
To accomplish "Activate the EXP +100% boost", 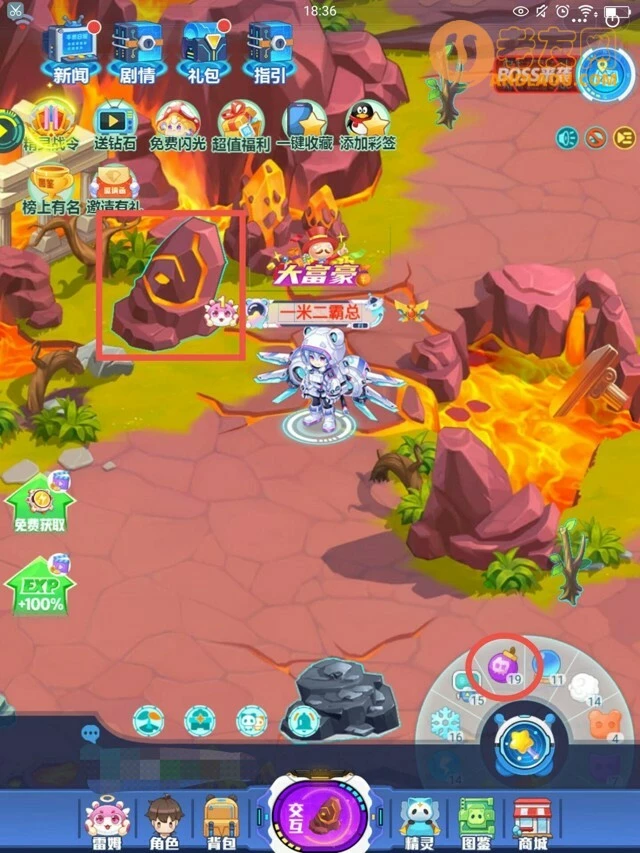I will (39, 586).
